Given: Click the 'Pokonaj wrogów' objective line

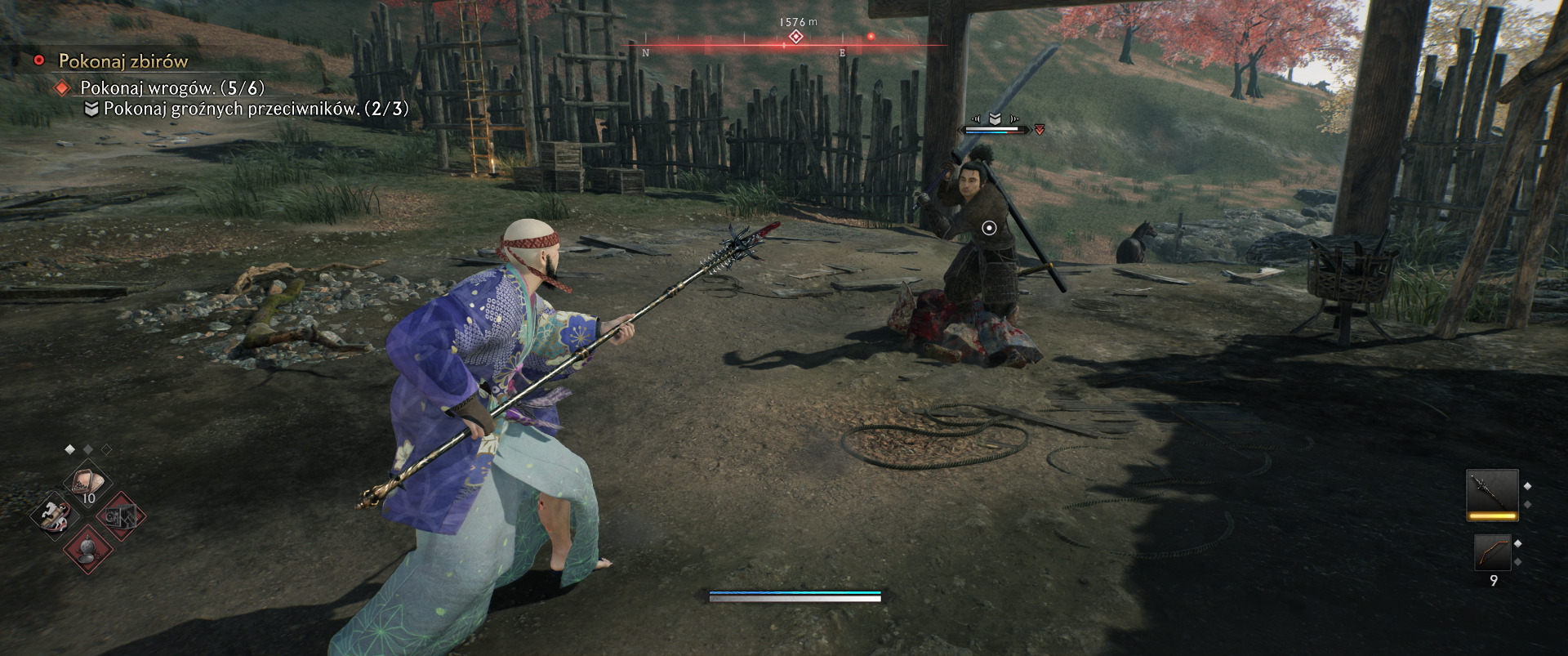Looking at the screenshot, I should pos(171,87).
